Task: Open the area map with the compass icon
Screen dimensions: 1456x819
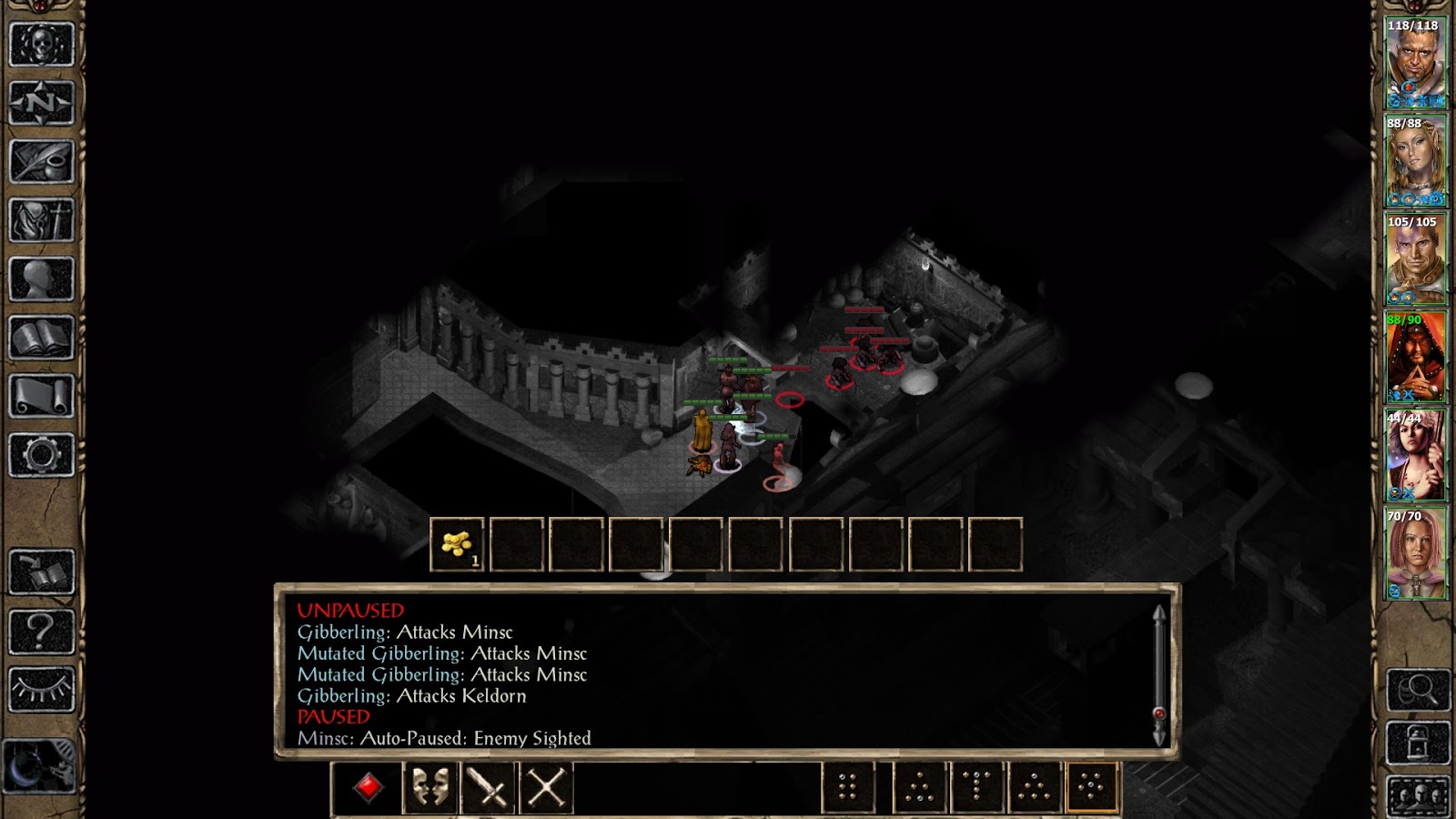Action: click(41, 102)
